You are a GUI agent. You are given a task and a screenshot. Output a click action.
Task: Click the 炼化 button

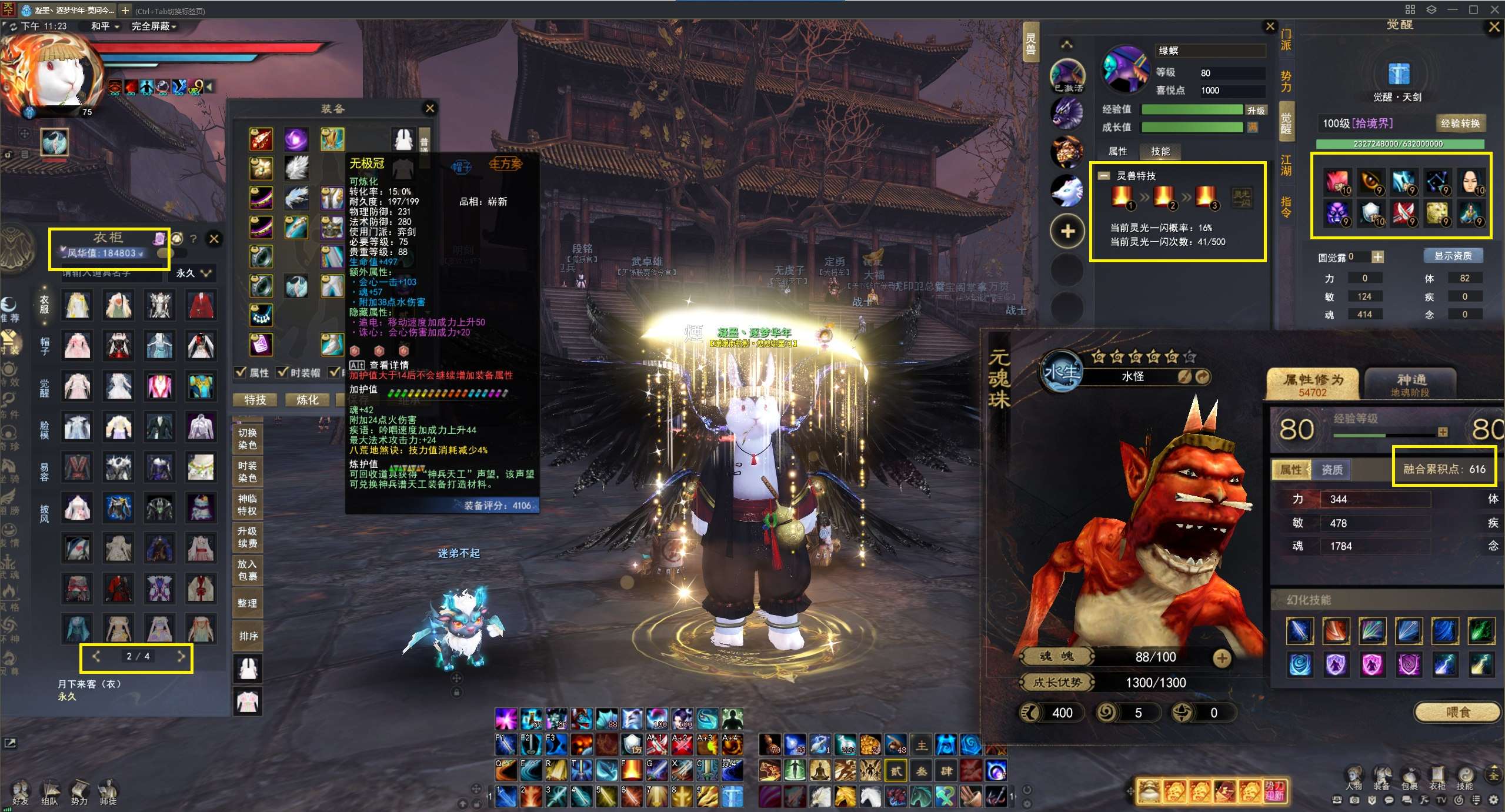point(307,400)
